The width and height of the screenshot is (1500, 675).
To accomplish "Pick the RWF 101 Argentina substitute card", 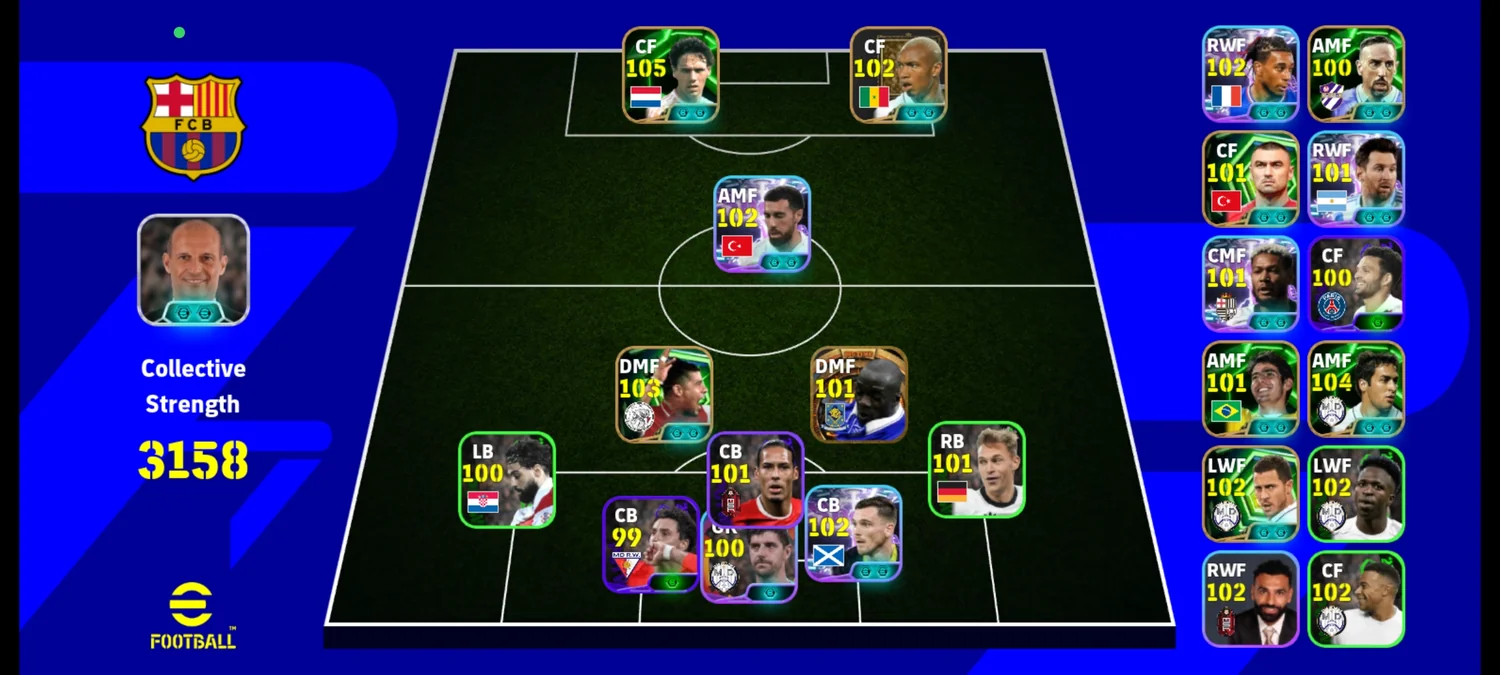I will click(x=1356, y=179).
